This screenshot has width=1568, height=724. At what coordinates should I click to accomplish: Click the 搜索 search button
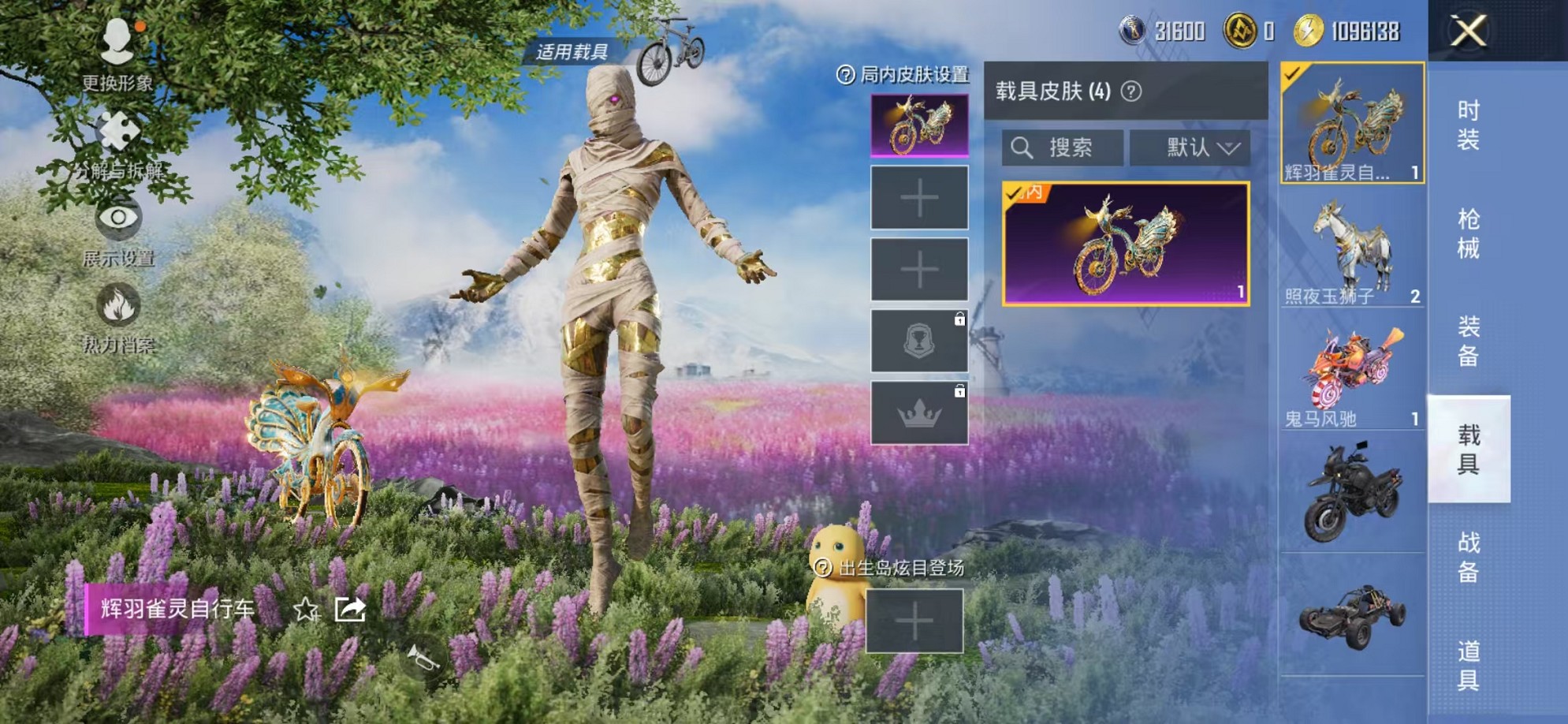1060,145
